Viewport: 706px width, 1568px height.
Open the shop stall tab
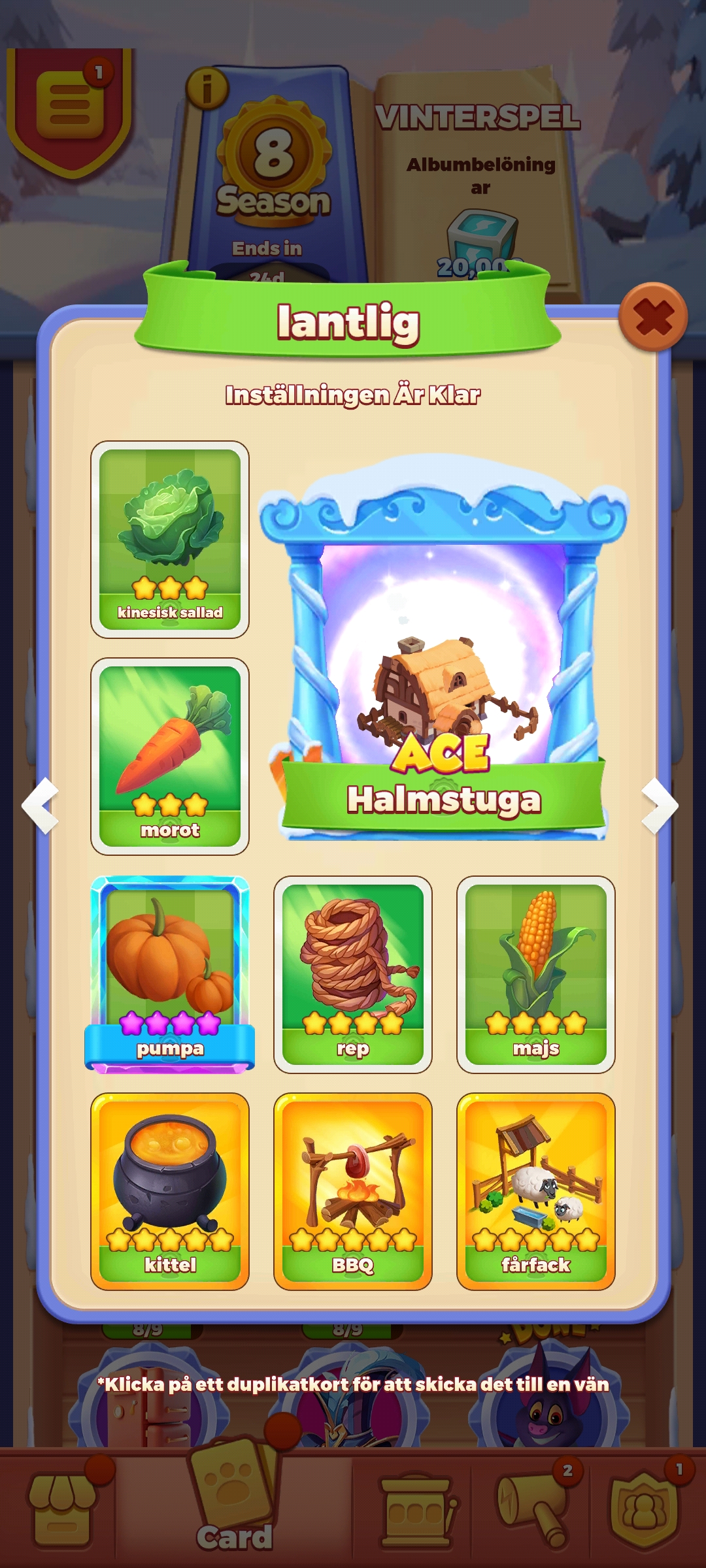coord(61,1509)
